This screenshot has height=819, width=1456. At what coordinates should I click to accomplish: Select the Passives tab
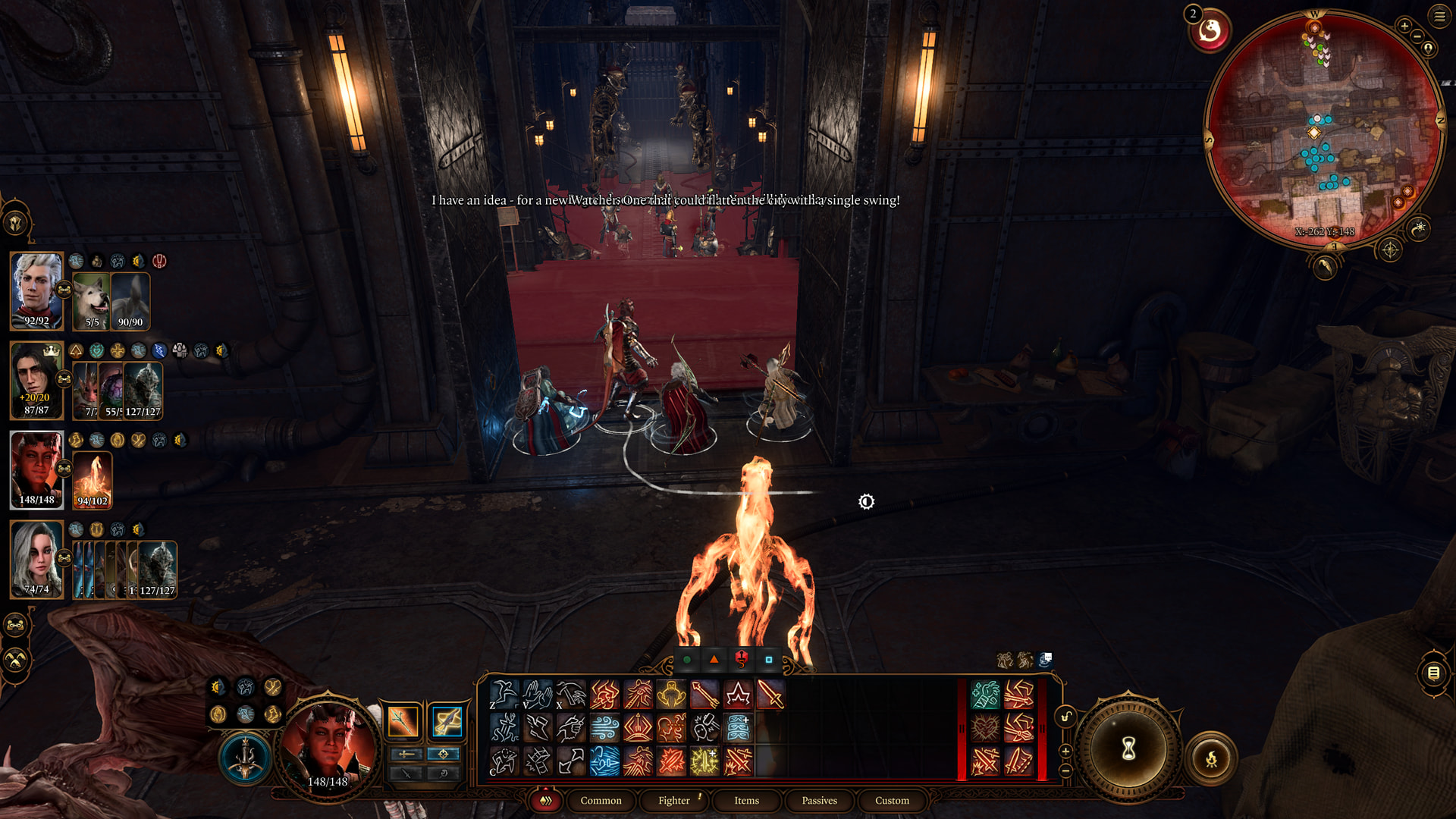819,800
